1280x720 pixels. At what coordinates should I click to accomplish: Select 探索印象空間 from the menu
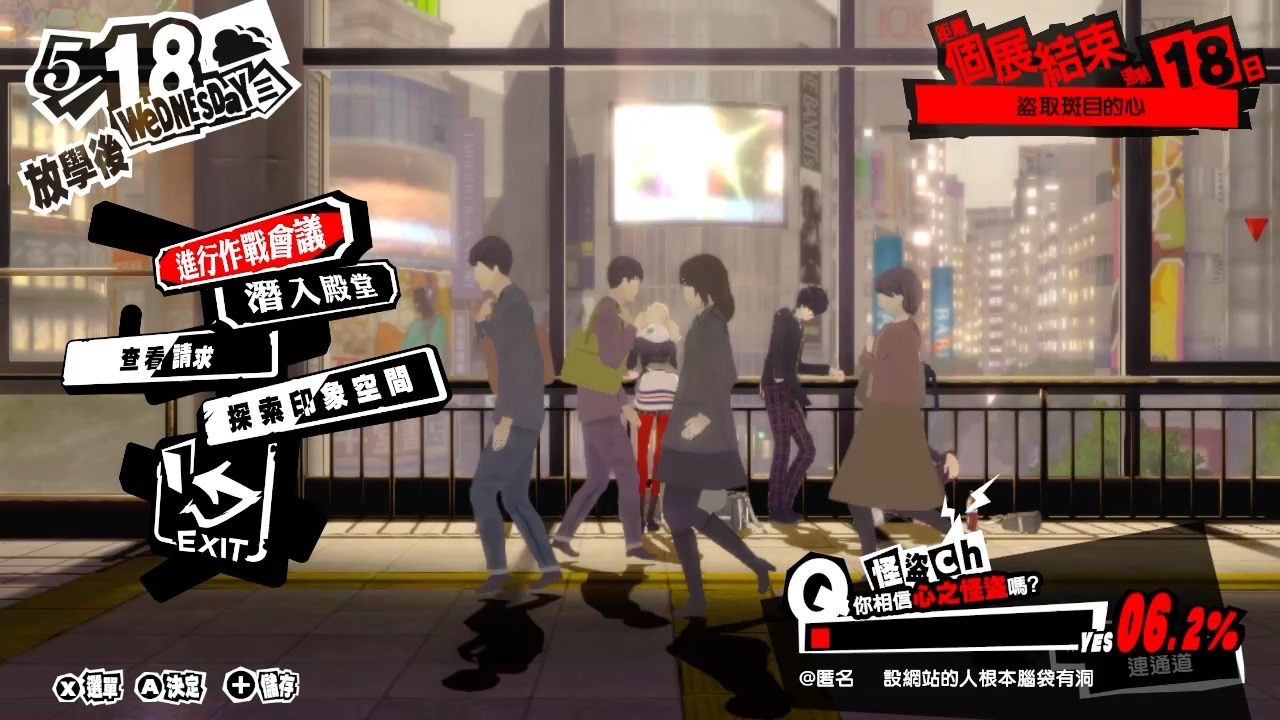point(324,400)
